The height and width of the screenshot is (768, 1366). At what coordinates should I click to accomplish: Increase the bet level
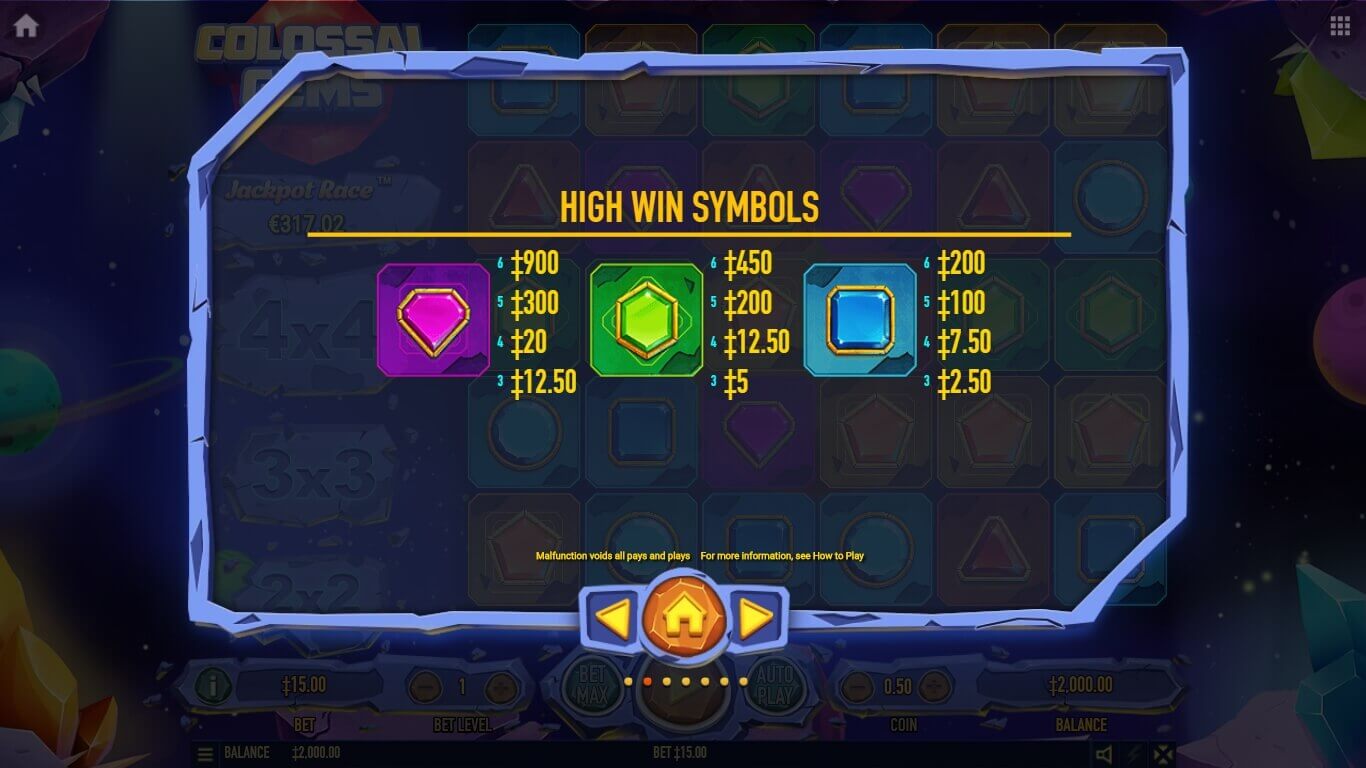click(500, 687)
